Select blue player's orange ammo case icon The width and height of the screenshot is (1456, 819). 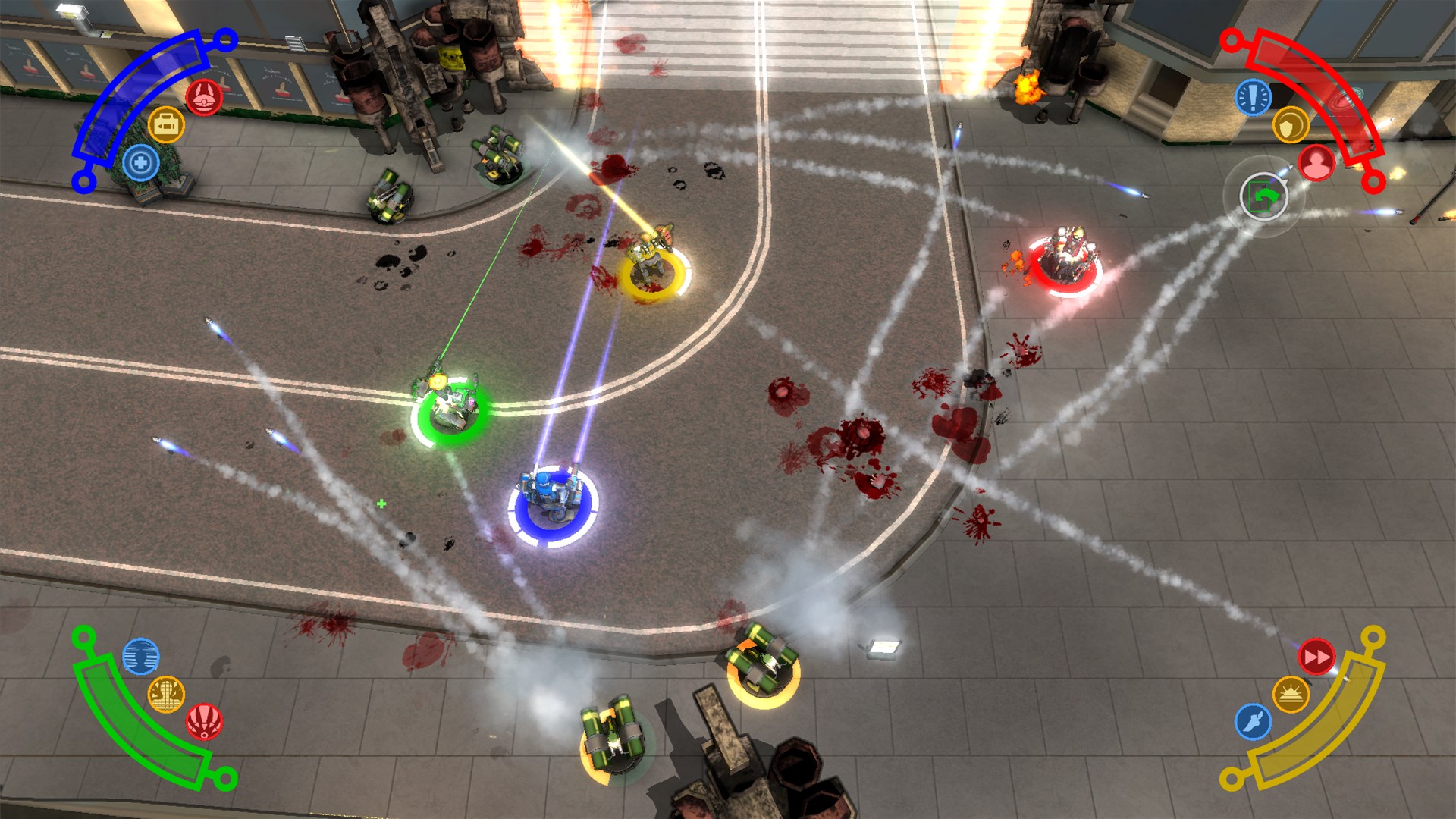[x=166, y=124]
